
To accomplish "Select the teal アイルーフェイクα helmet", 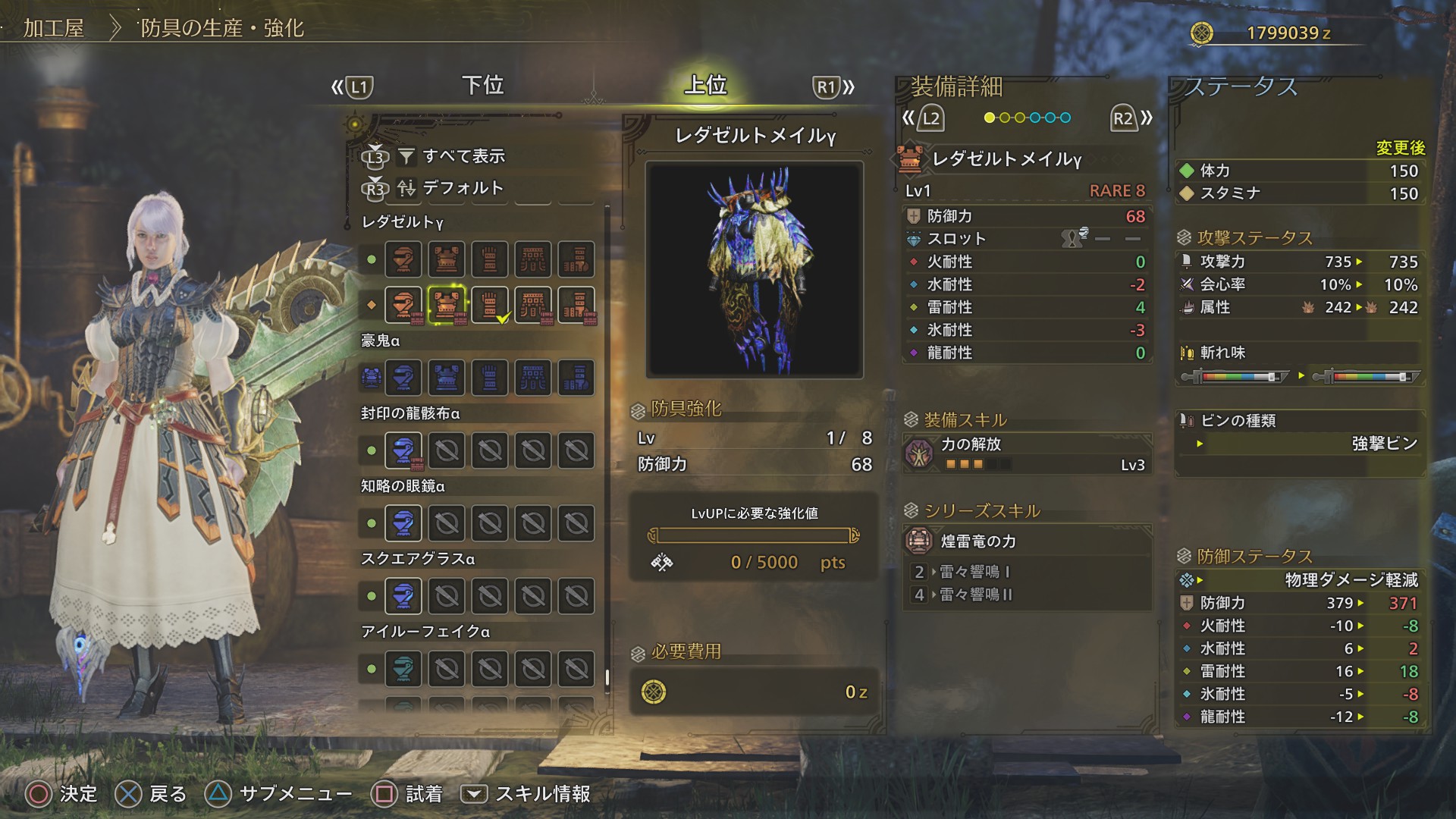I will coord(403,669).
